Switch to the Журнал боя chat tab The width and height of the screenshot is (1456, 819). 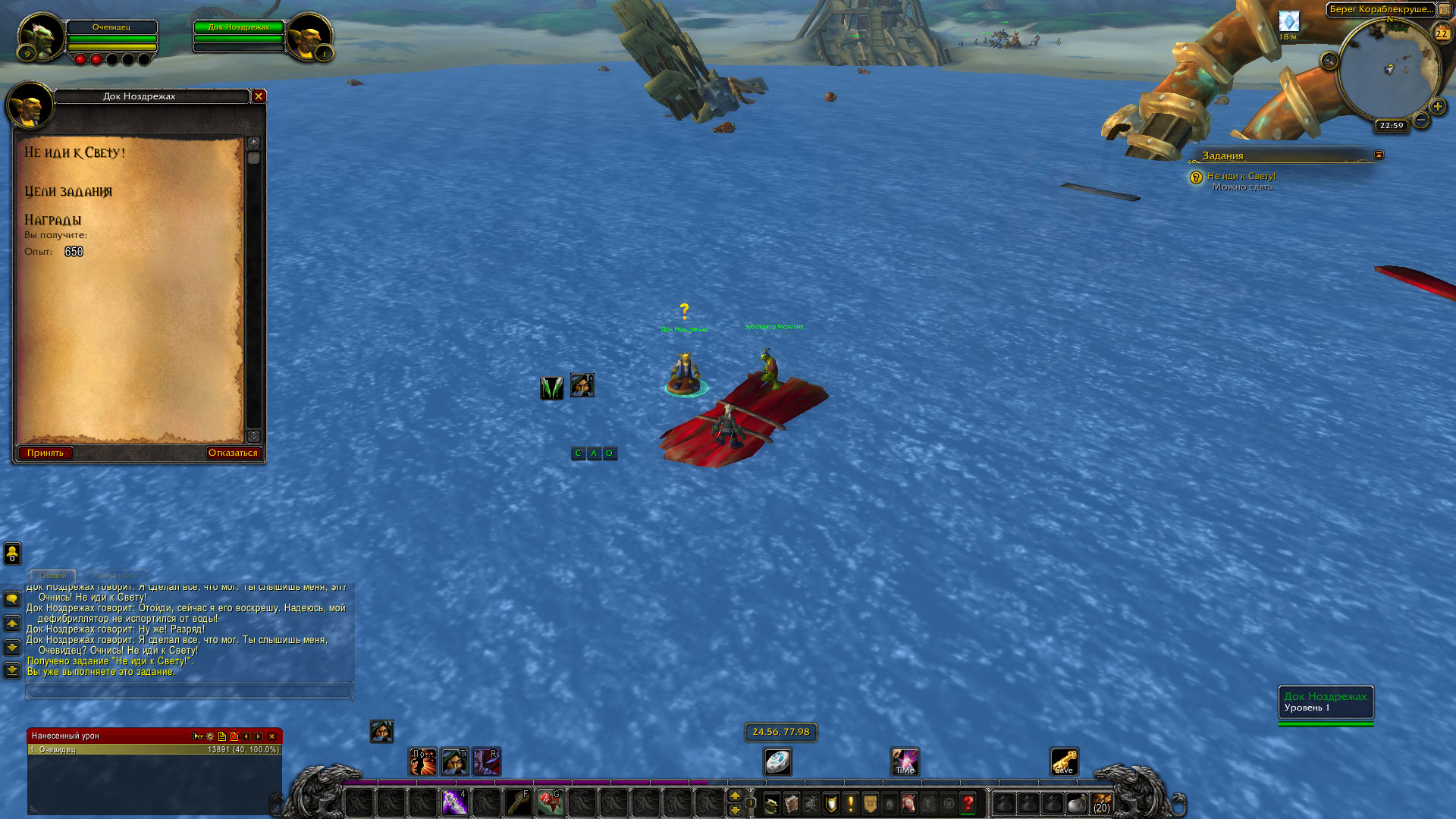coord(115,576)
